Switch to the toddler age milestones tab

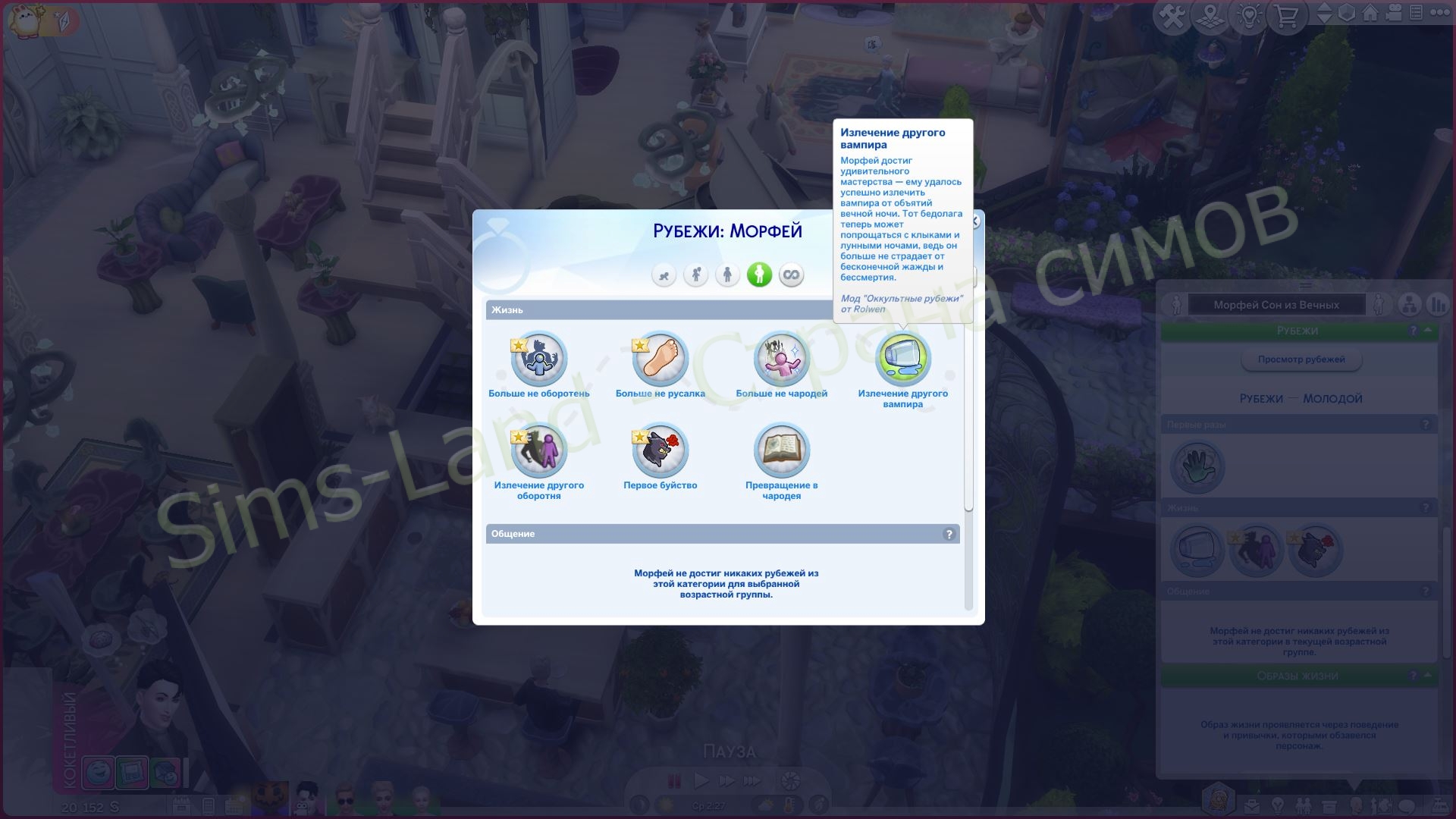pyautogui.click(x=695, y=275)
